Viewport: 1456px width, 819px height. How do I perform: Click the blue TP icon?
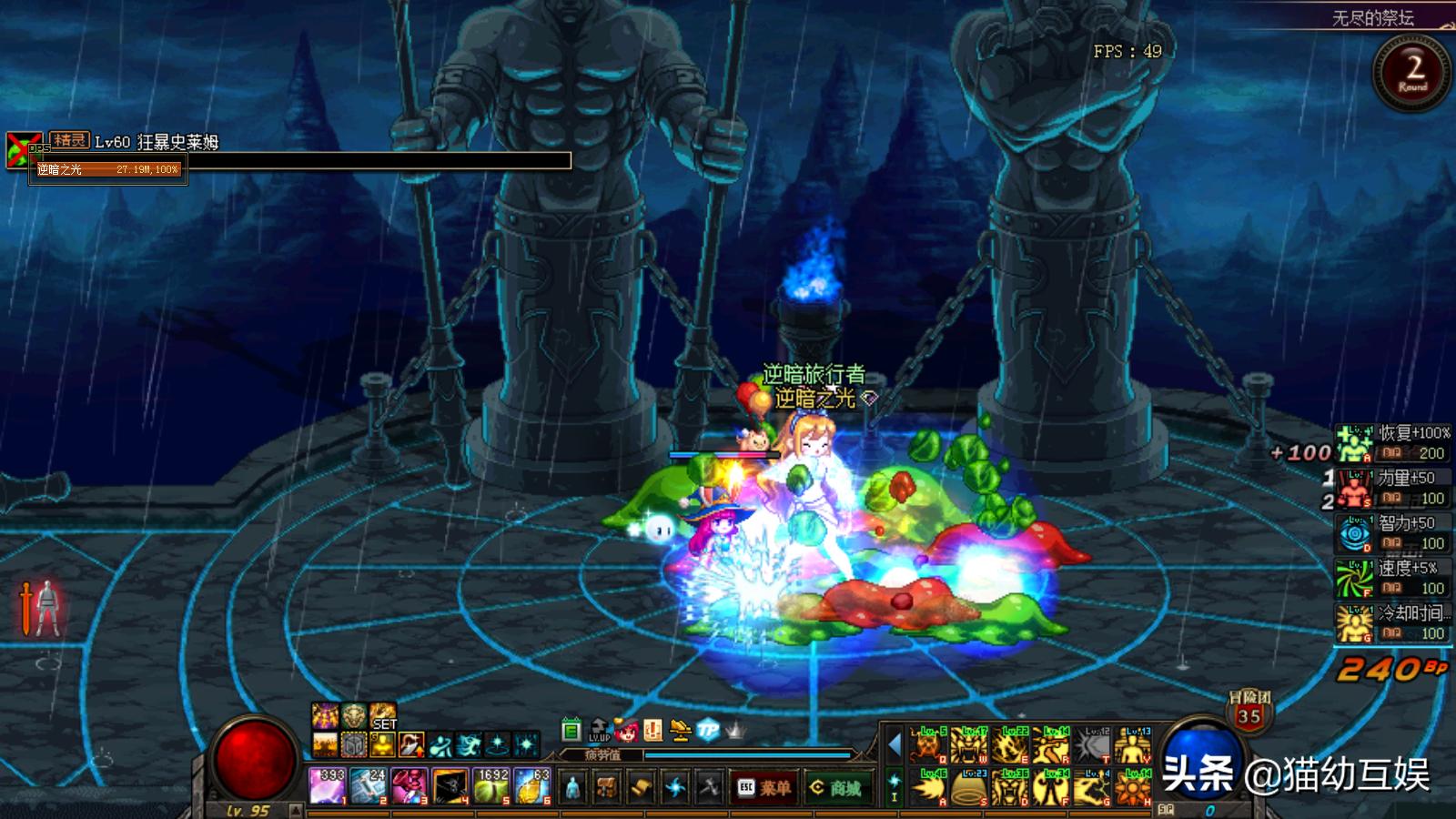coord(707,729)
